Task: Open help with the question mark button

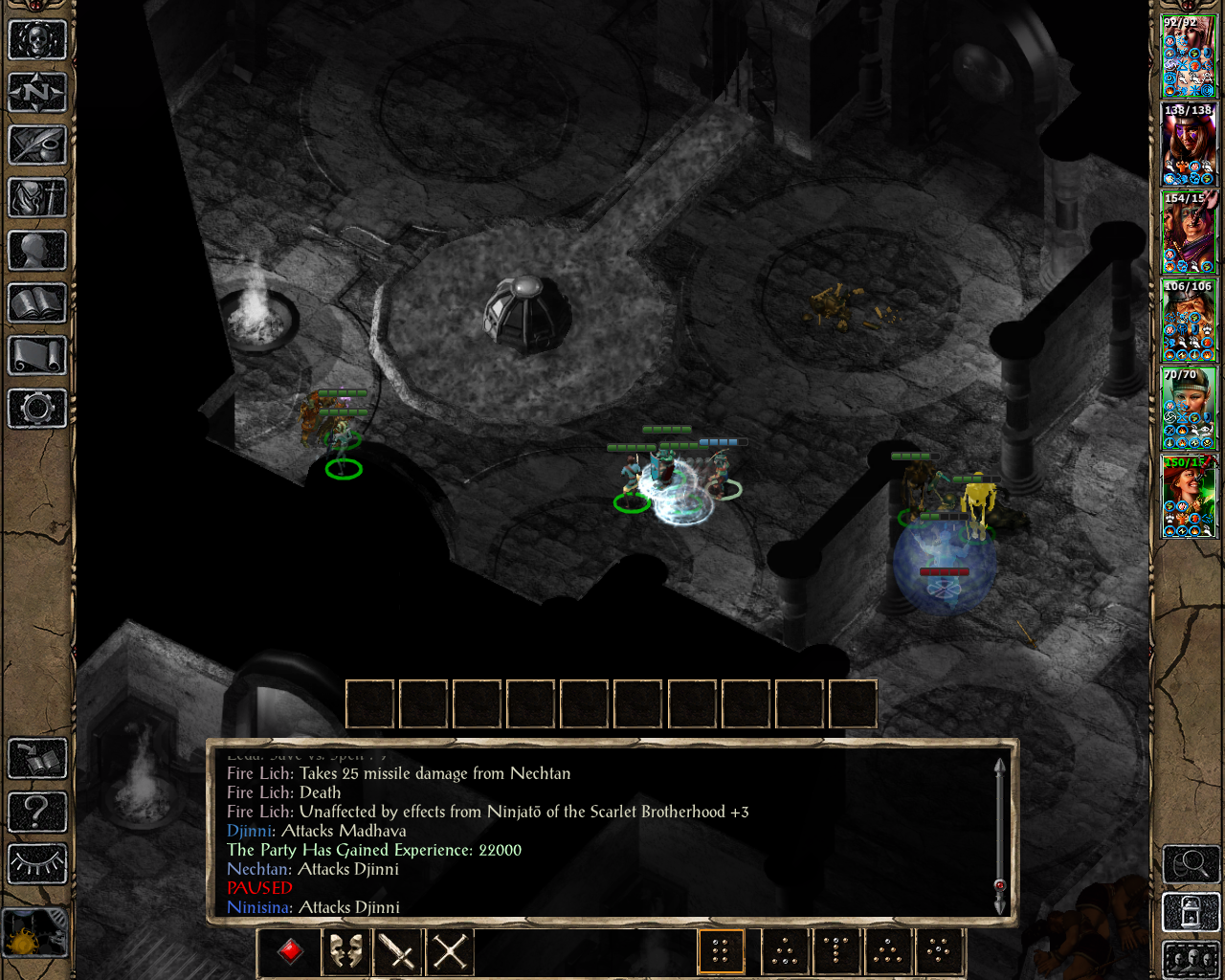Action: pyautogui.click(x=37, y=812)
